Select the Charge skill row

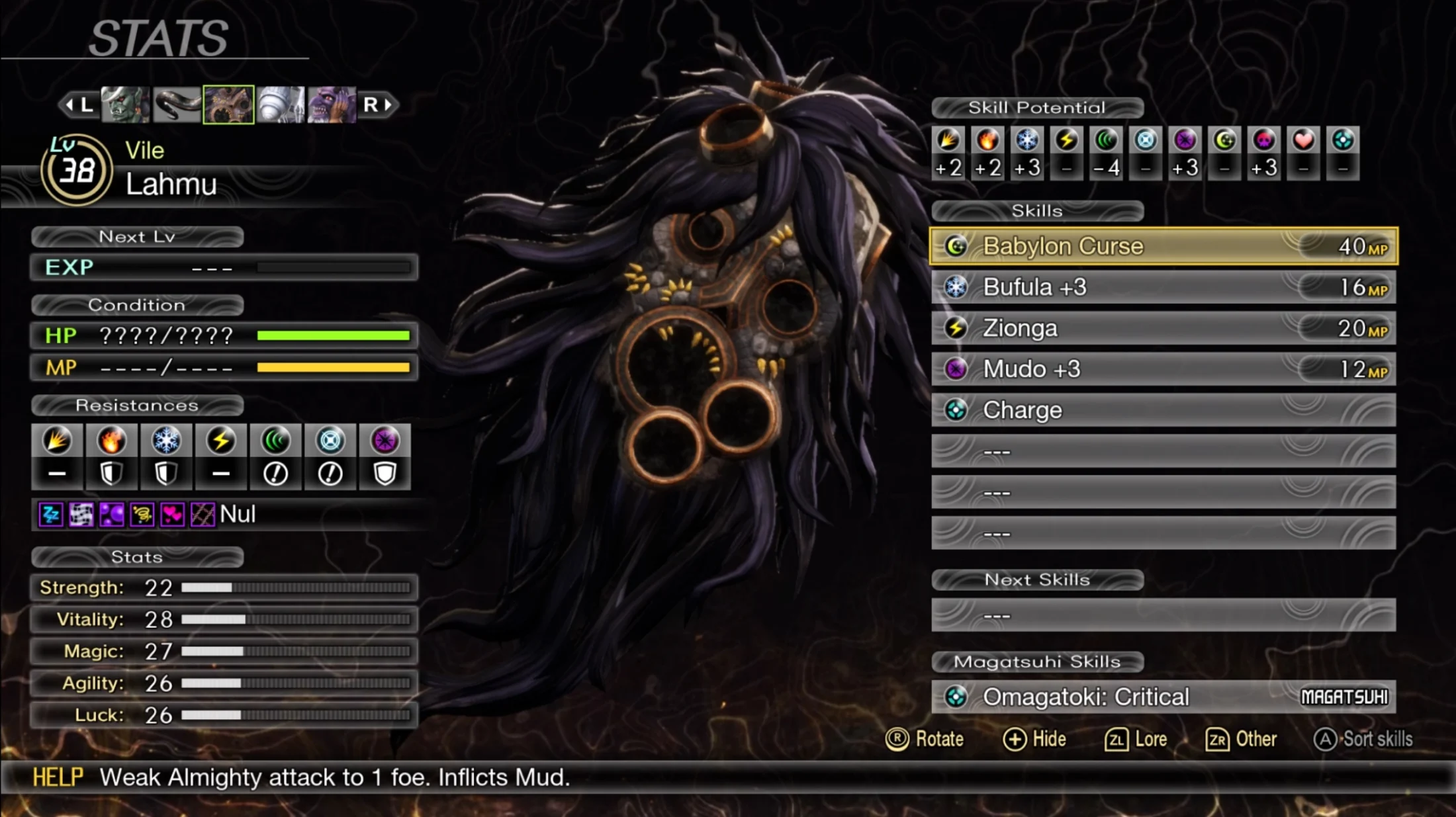[1163, 410]
